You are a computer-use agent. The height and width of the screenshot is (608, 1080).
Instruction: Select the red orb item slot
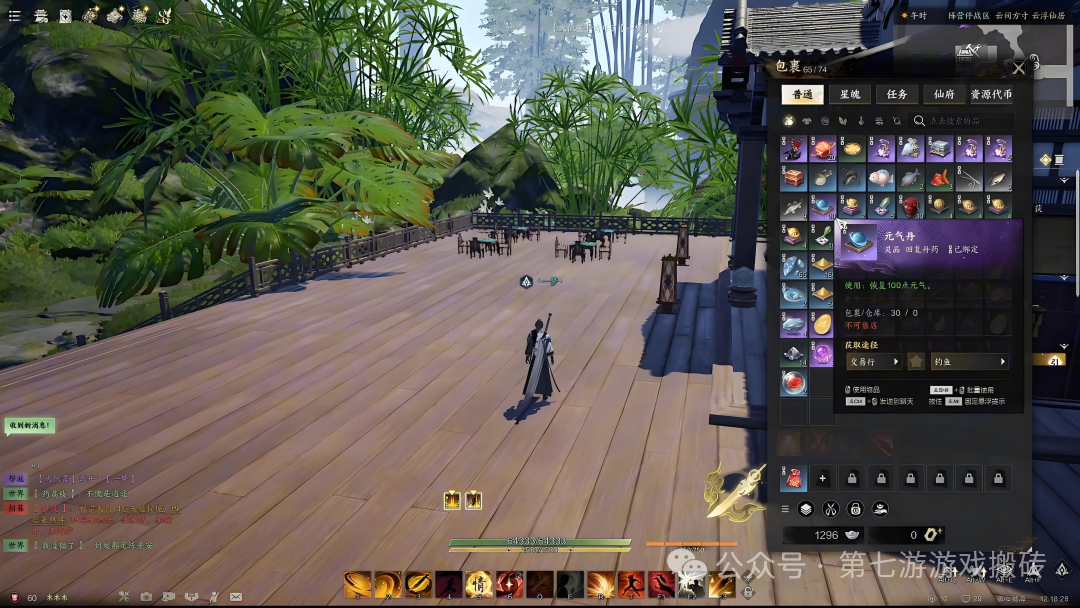[x=793, y=383]
